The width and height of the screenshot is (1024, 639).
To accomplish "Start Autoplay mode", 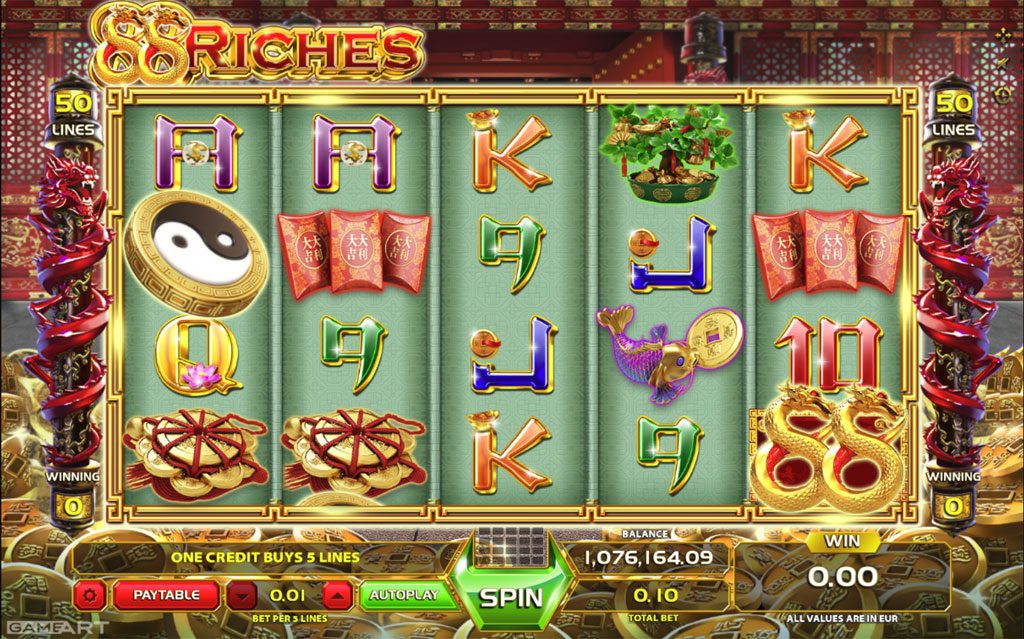I will coord(404,595).
